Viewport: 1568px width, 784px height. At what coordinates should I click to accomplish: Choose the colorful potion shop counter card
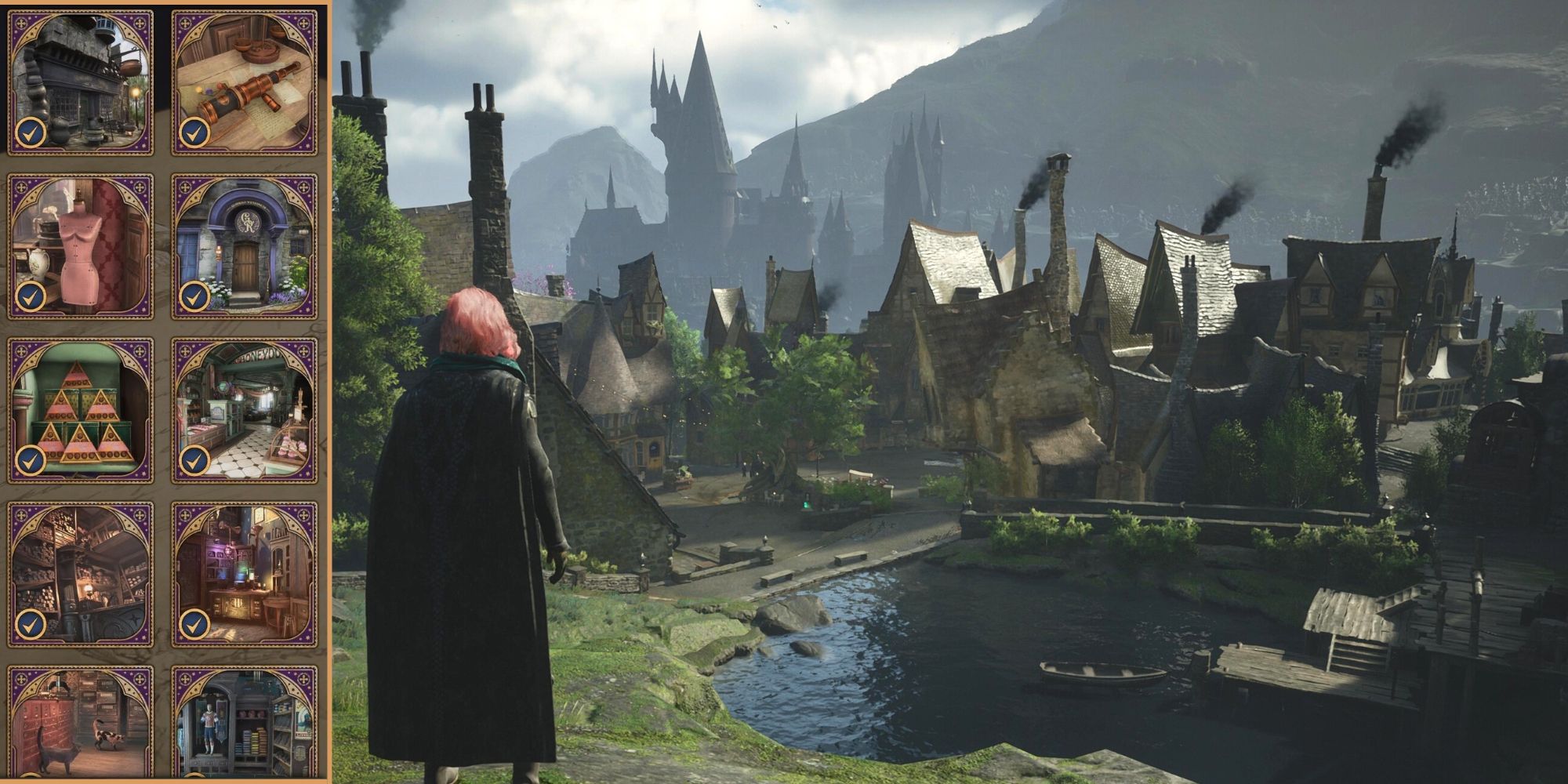point(244,575)
